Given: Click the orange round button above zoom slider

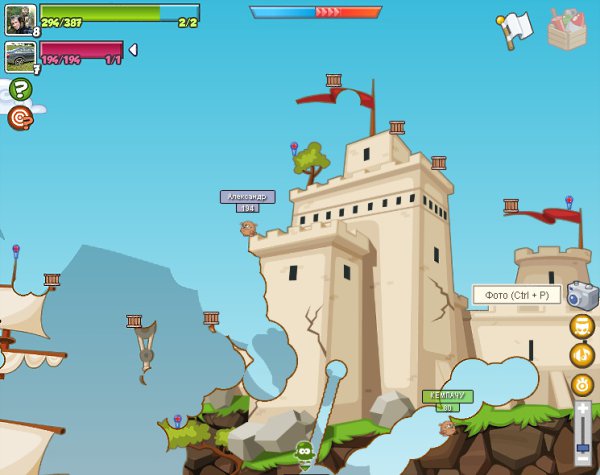Looking at the screenshot, I should tap(582, 385).
